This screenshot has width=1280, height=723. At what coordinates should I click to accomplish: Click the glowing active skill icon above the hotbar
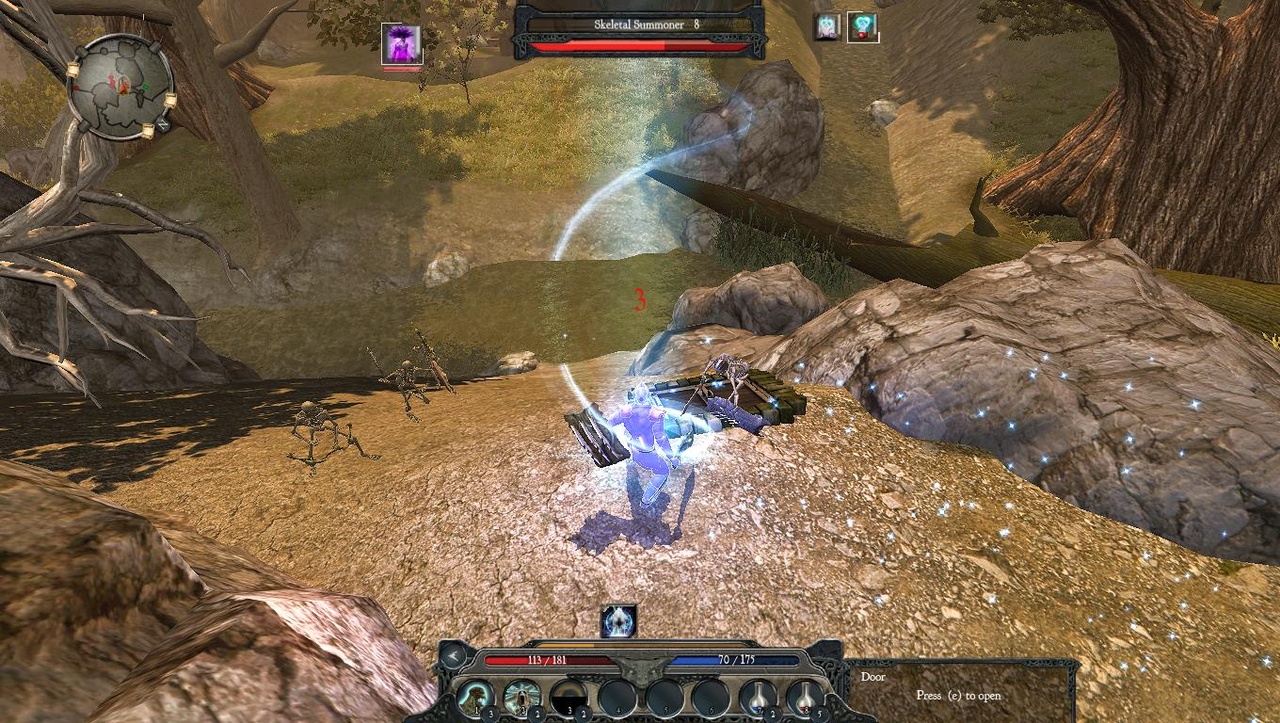coord(620,620)
